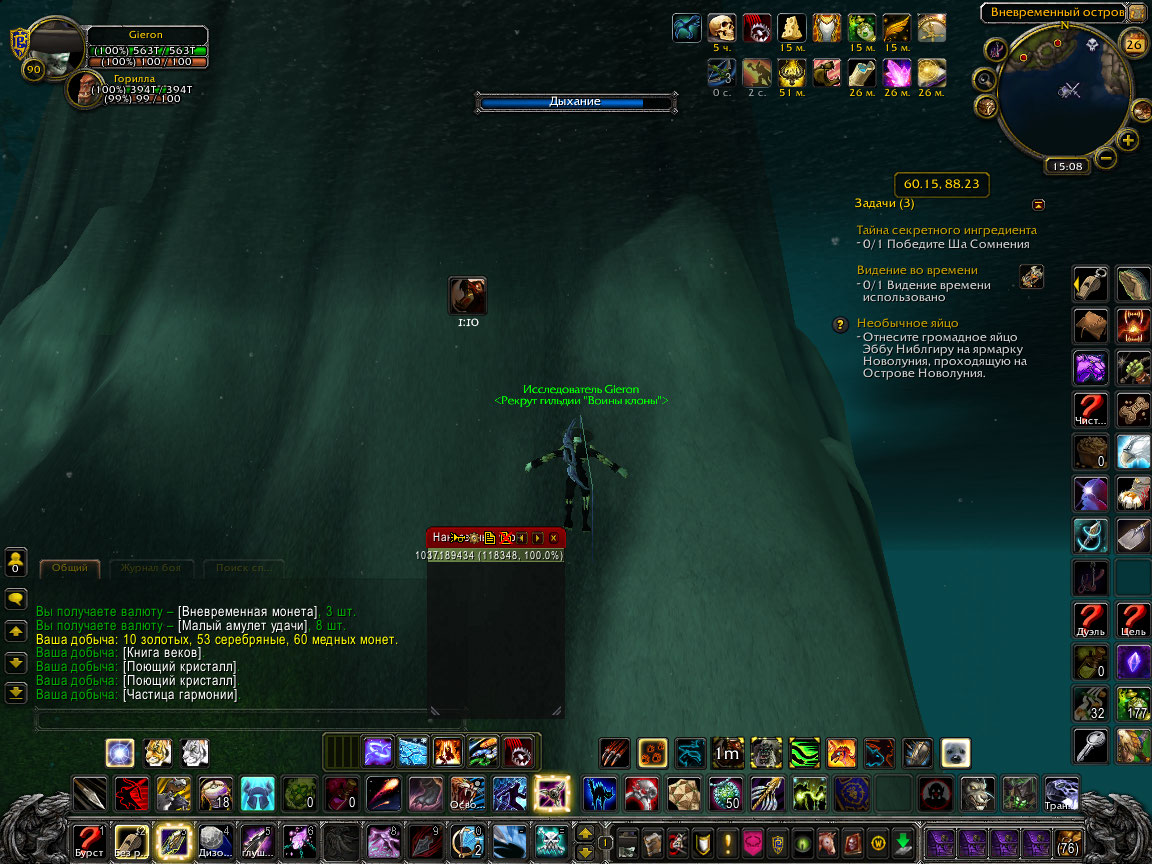Use the 'Видение во времени' quest item icon
The height and width of the screenshot is (864, 1152).
click(x=1031, y=276)
